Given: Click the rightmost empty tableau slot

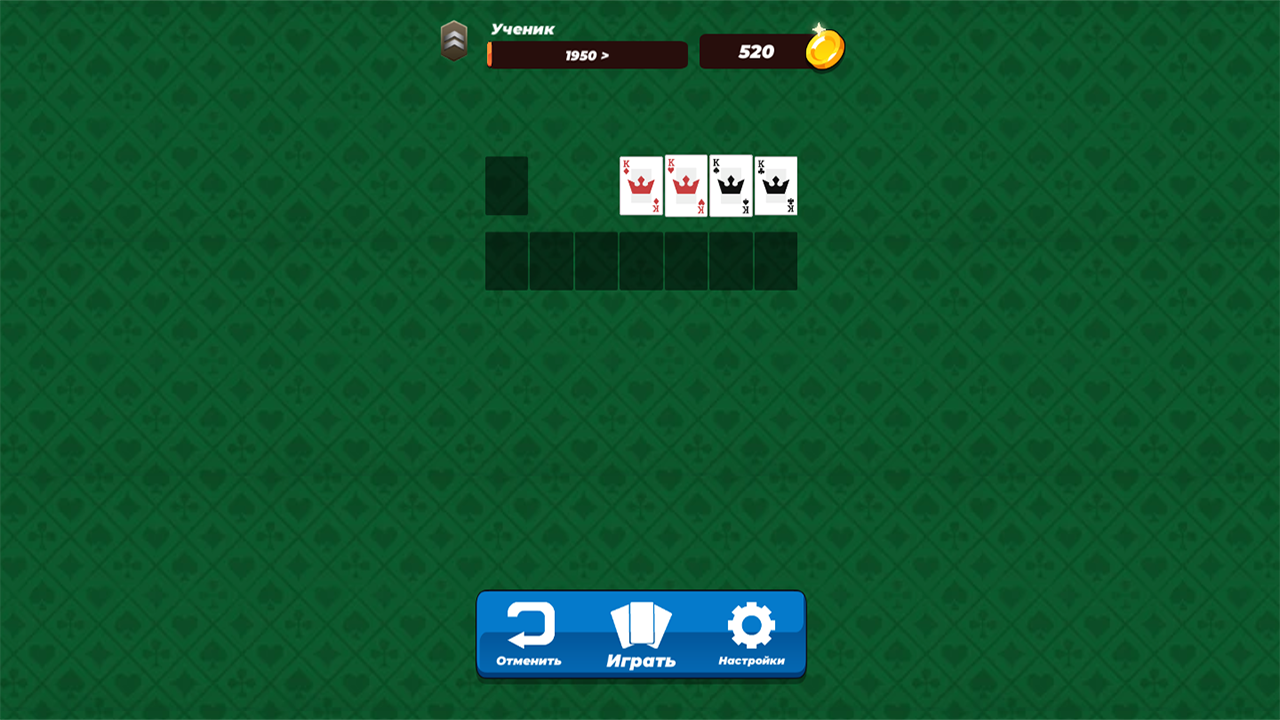Looking at the screenshot, I should pos(775,261).
